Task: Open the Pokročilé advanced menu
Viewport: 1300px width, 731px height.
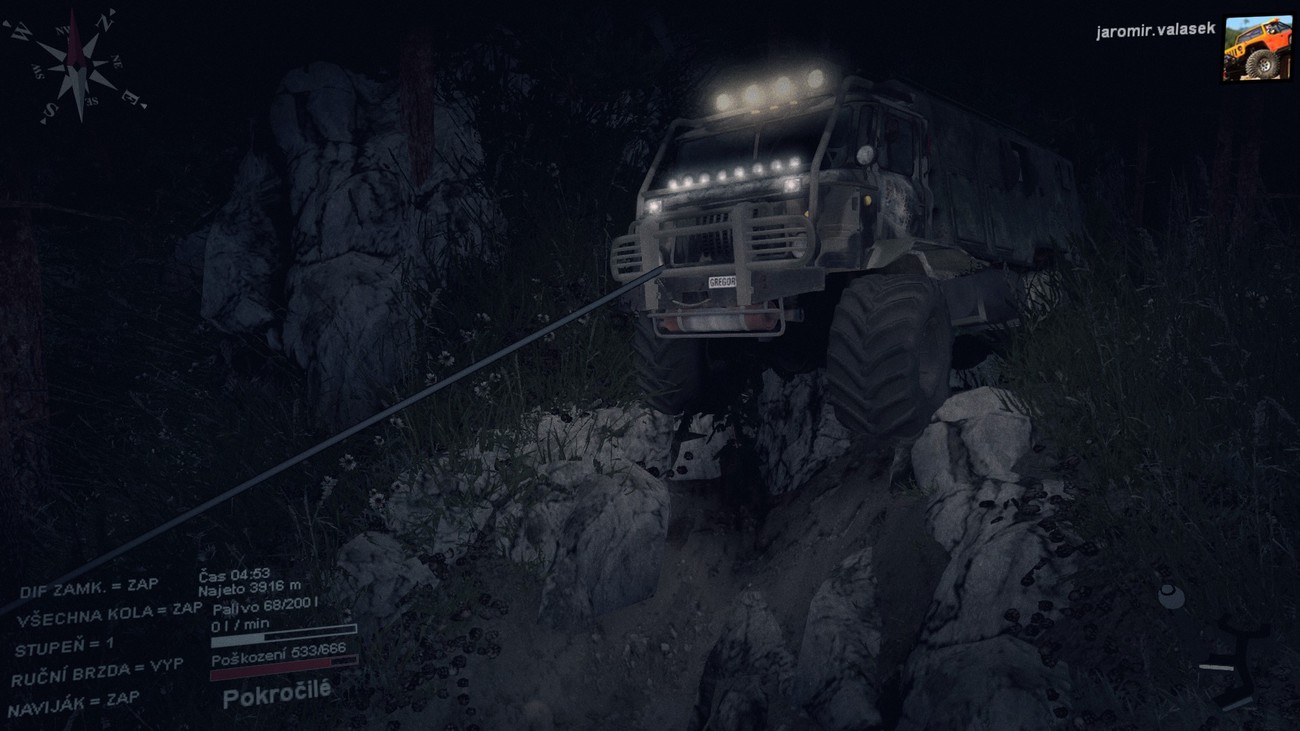Action: coord(276,693)
